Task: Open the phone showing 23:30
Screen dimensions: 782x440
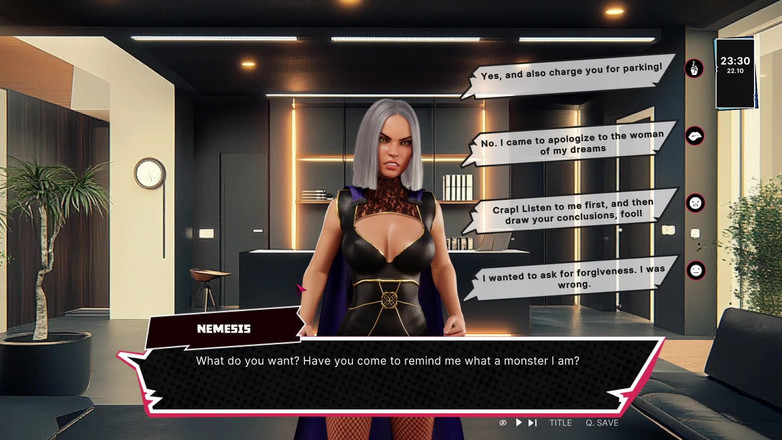Action: tap(735, 72)
